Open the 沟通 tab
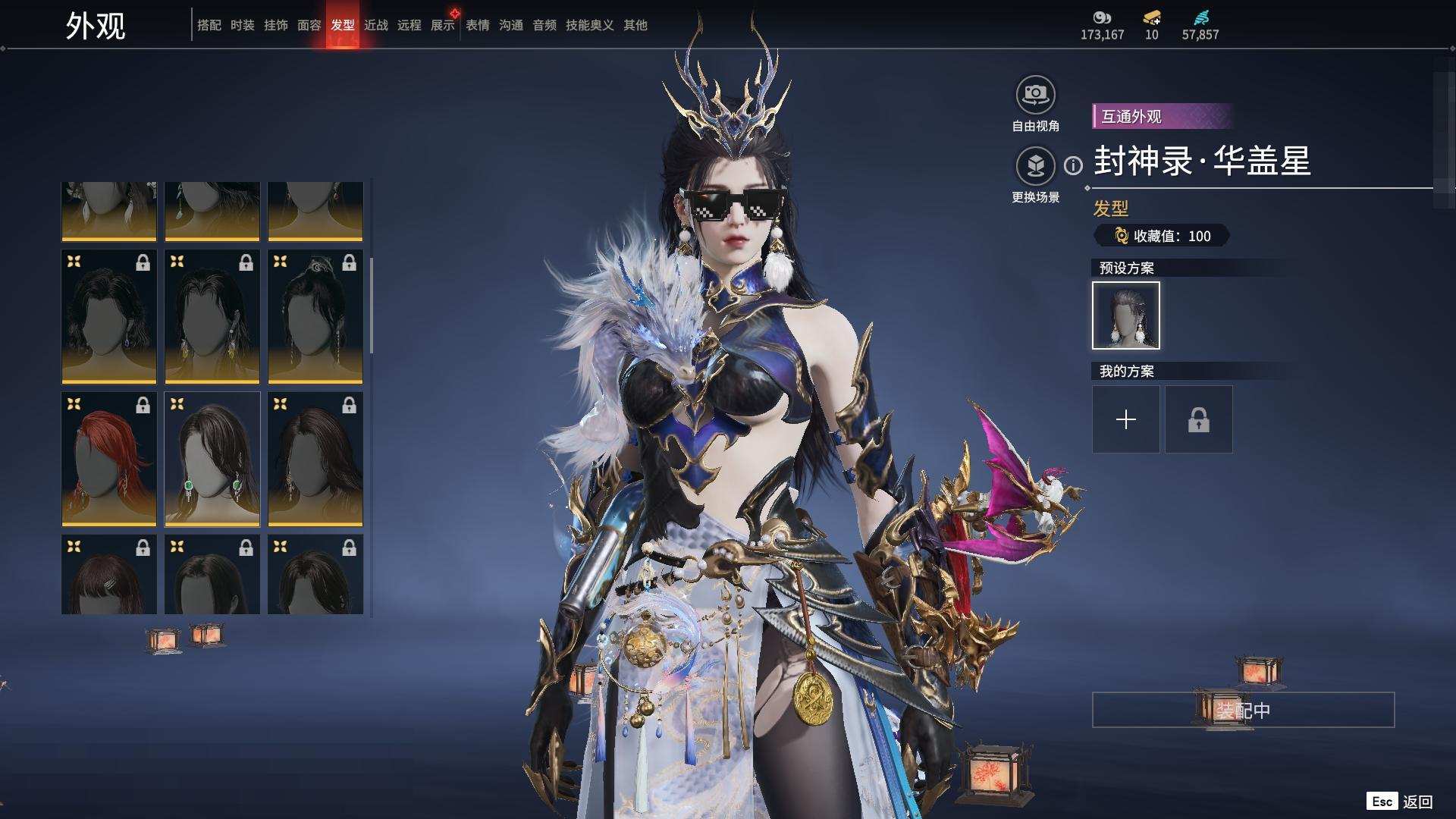This screenshot has width=1456, height=819. (510, 25)
